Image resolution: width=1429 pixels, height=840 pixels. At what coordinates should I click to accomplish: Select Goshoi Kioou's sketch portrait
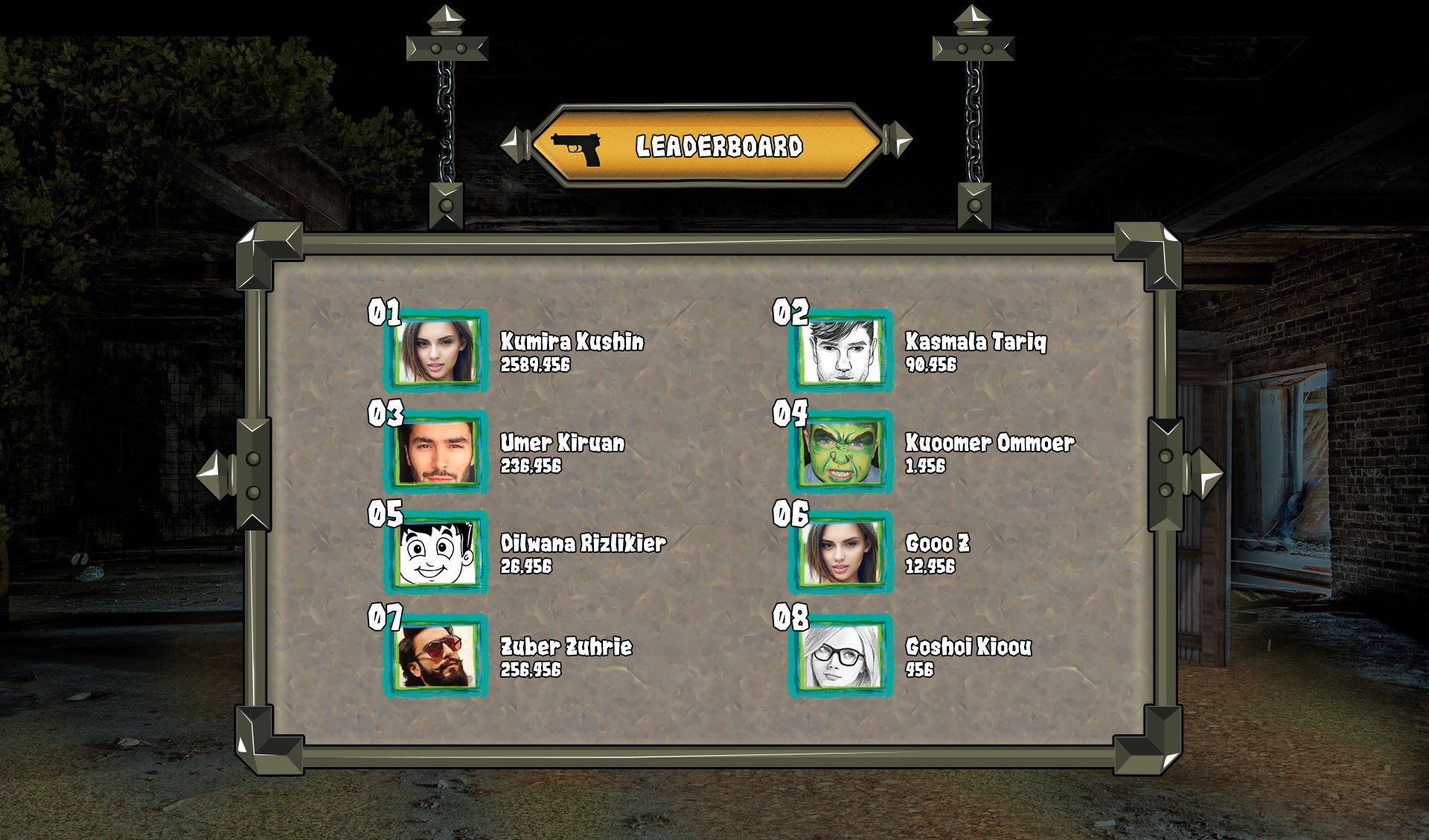pos(841,656)
